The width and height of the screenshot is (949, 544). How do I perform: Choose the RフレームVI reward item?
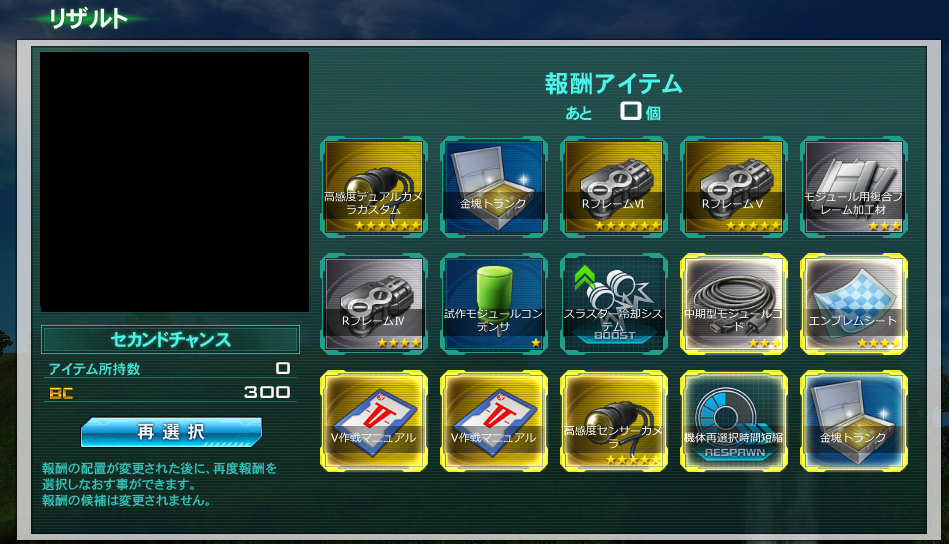click(614, 186)
